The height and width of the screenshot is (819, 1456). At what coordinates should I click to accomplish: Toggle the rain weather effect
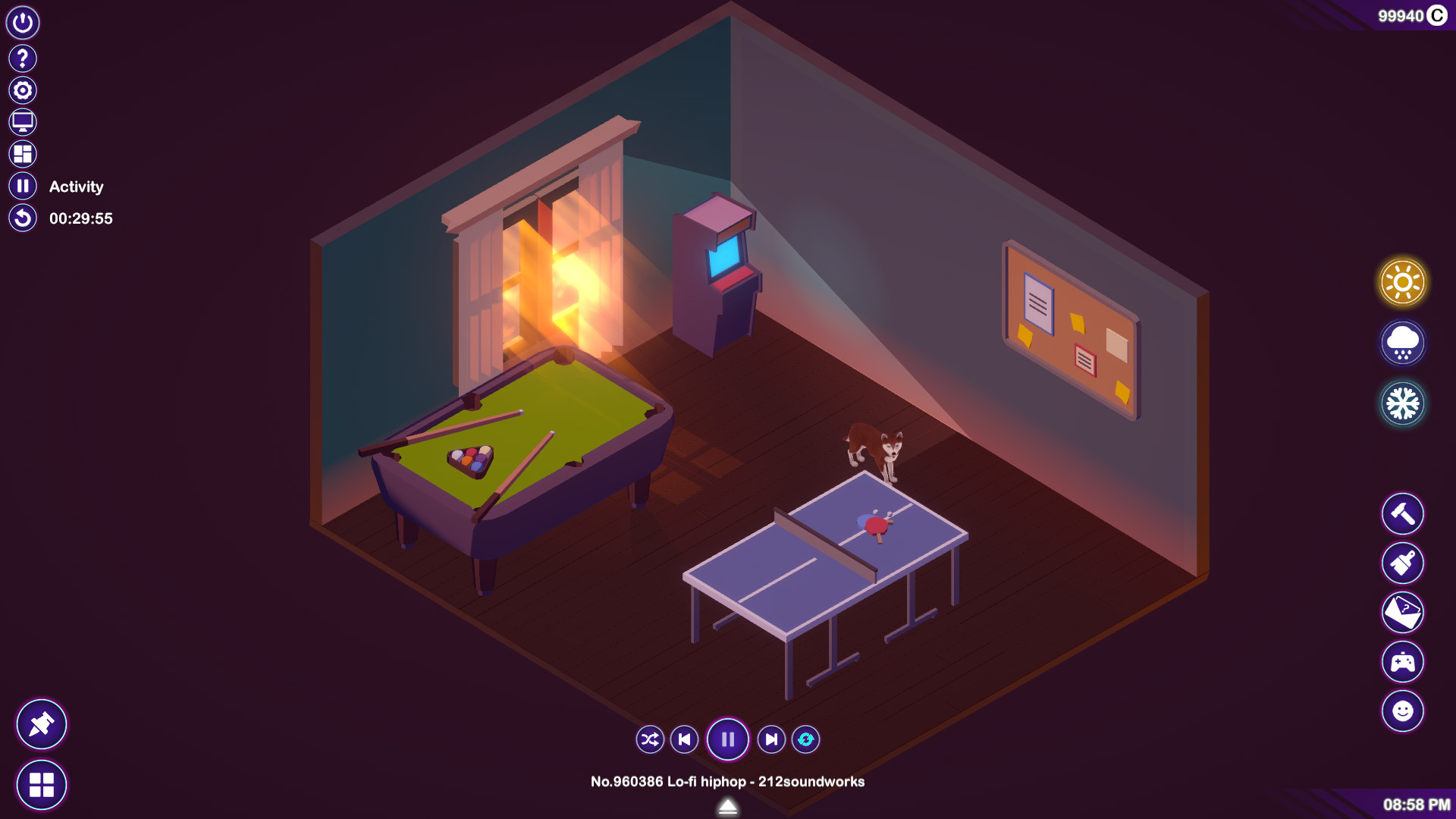[x=1402, y=341]
